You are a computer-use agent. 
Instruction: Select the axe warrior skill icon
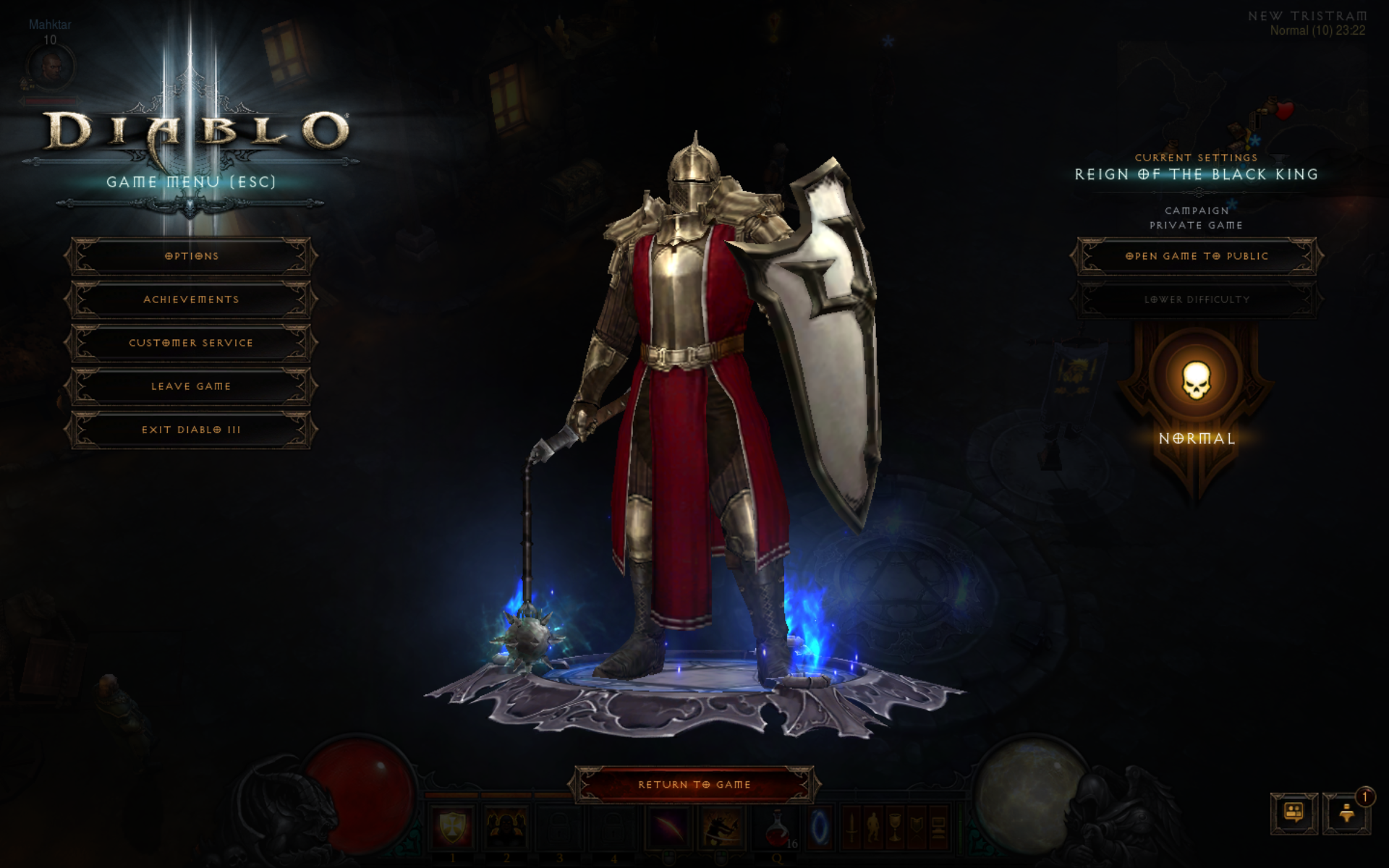tap(722, 827)
